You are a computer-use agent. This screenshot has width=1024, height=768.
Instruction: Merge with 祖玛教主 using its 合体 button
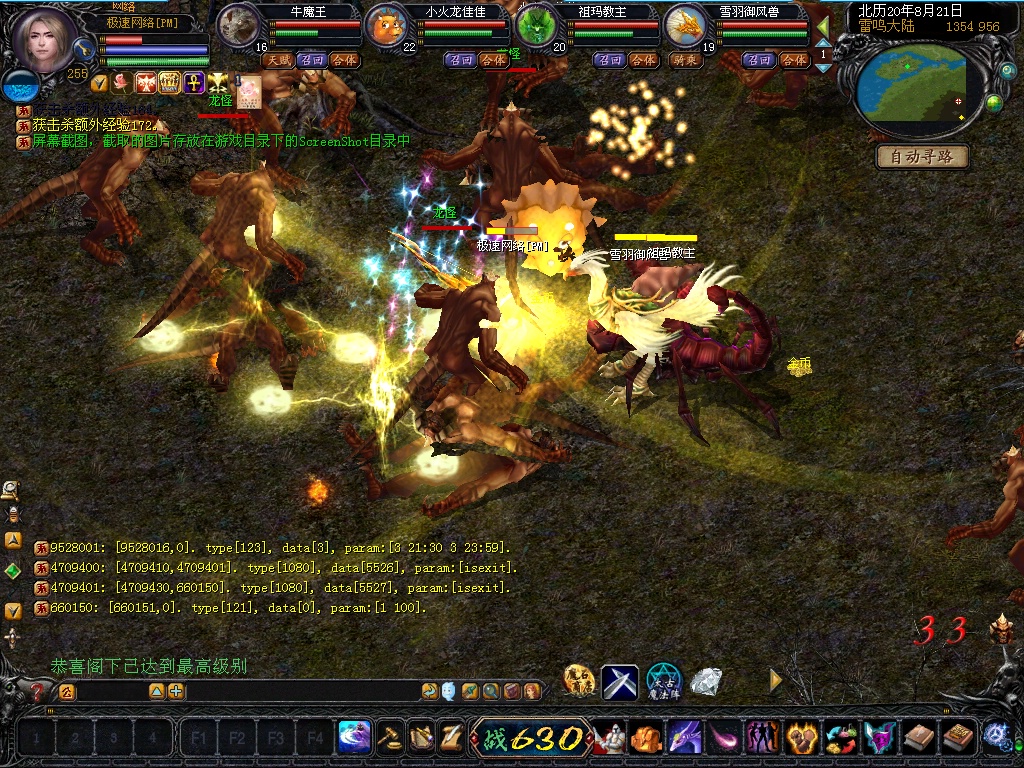pos(642,60)
